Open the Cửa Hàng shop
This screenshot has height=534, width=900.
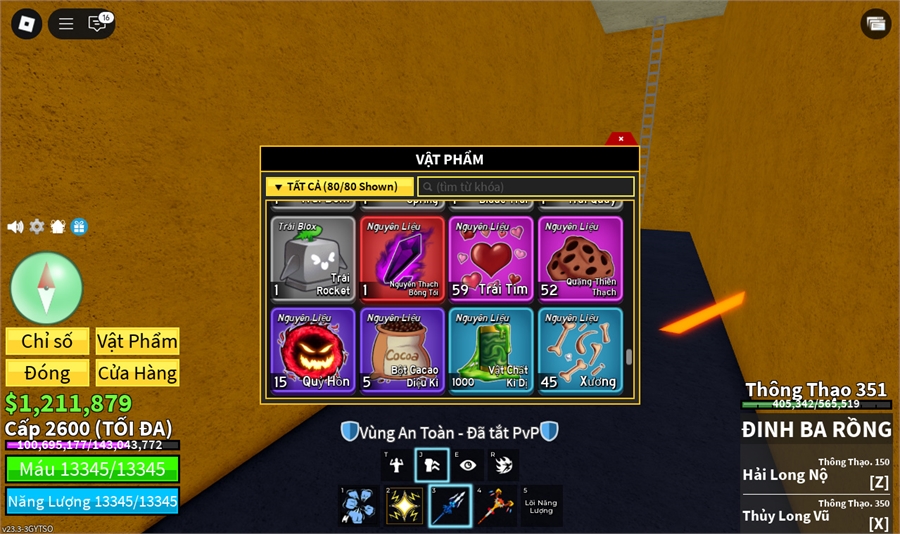click(x=137, y=373)
